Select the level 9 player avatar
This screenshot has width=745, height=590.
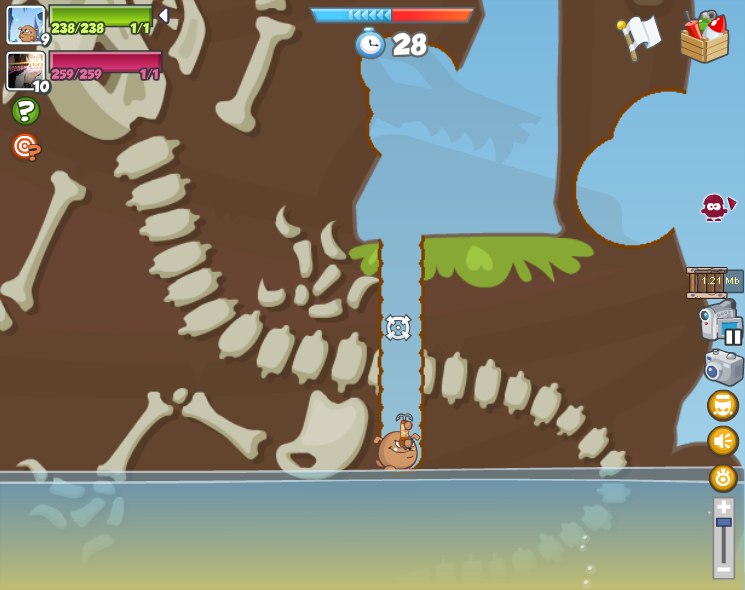point(26,24)
